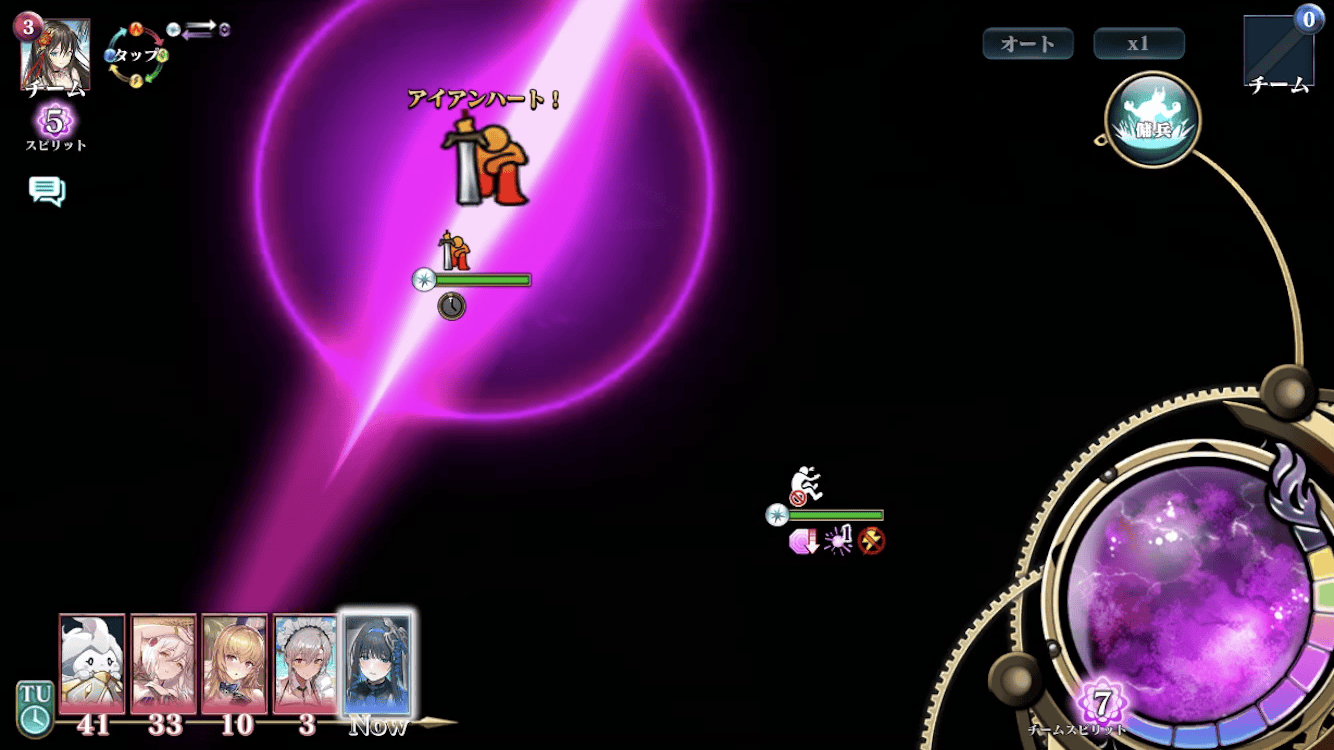Select the white creature turn-order card

pos(92,663)
